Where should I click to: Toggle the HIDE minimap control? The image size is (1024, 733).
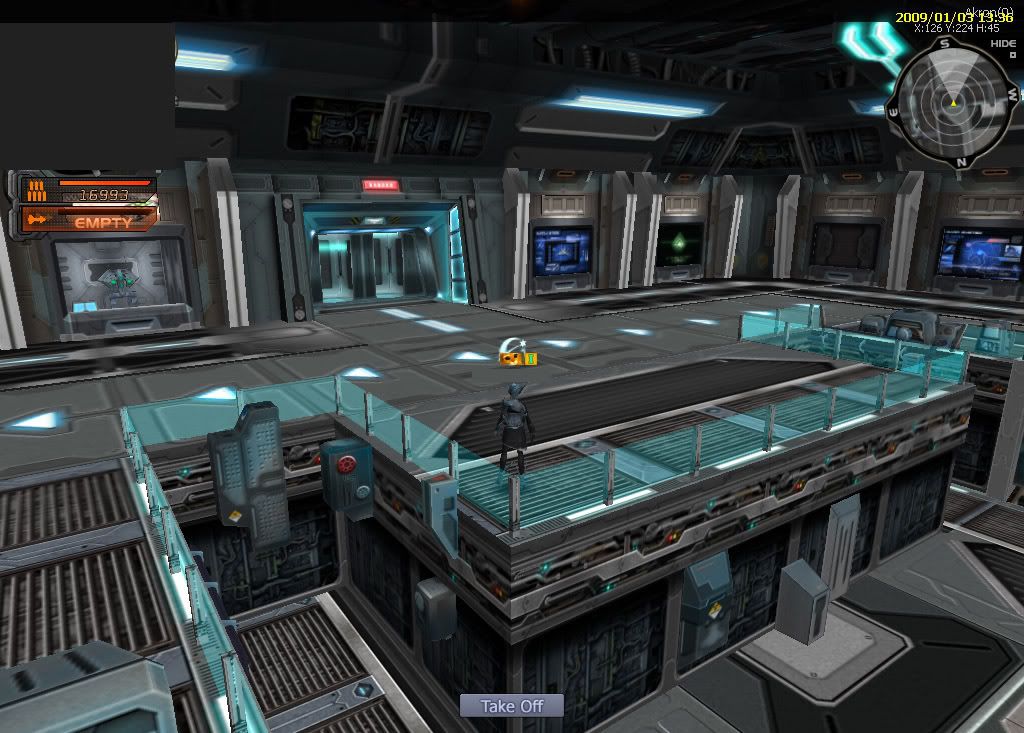[1003, 44]
